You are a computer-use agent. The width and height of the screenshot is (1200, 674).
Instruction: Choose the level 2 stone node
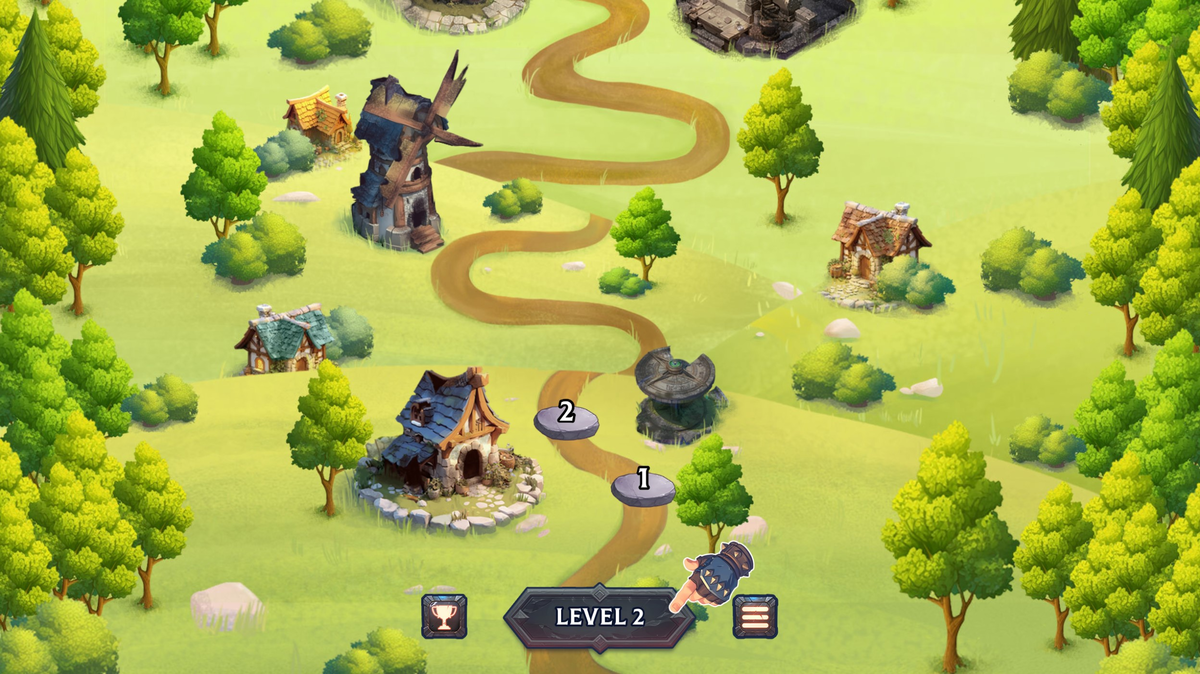click(566, 418)
